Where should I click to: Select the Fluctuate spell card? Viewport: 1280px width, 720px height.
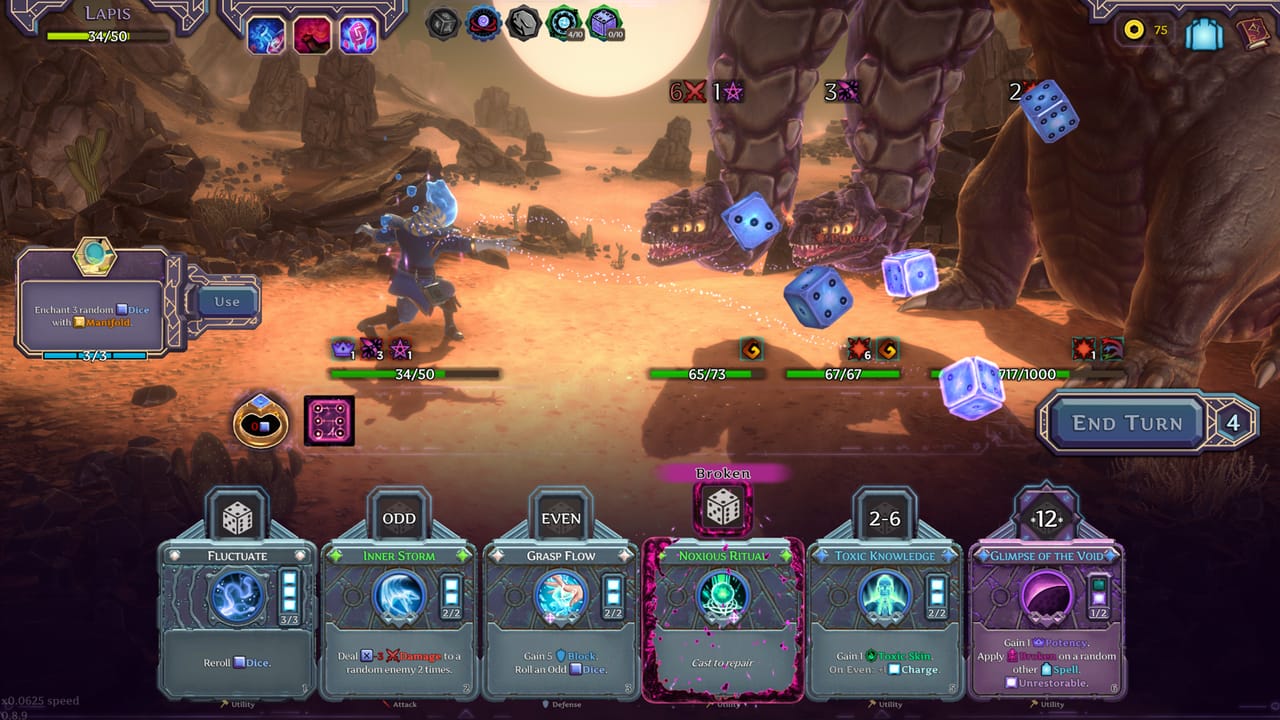pos(237,620)
